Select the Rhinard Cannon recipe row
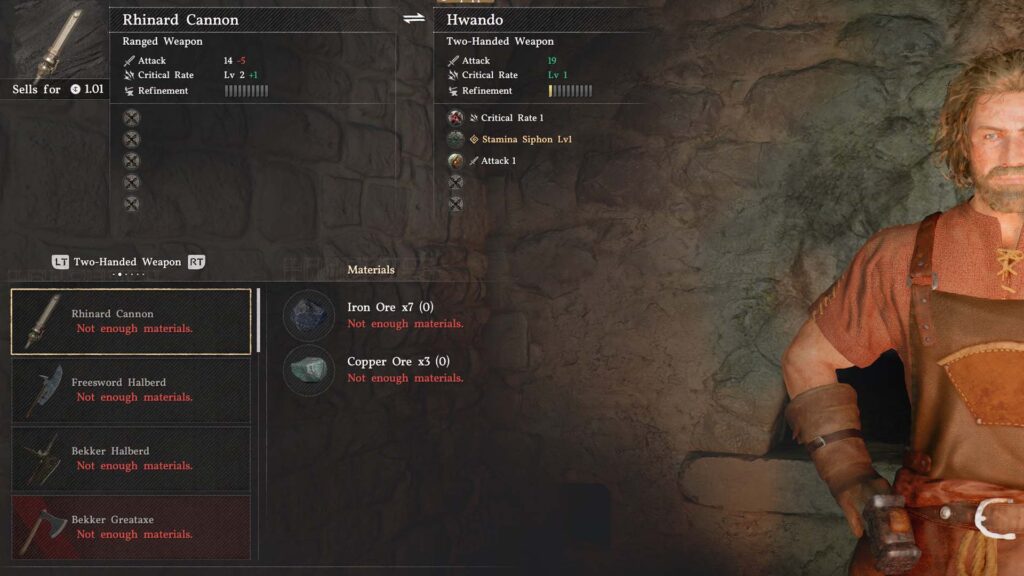This screenshot has height=576, width=1024. click(x=131, y=321)
